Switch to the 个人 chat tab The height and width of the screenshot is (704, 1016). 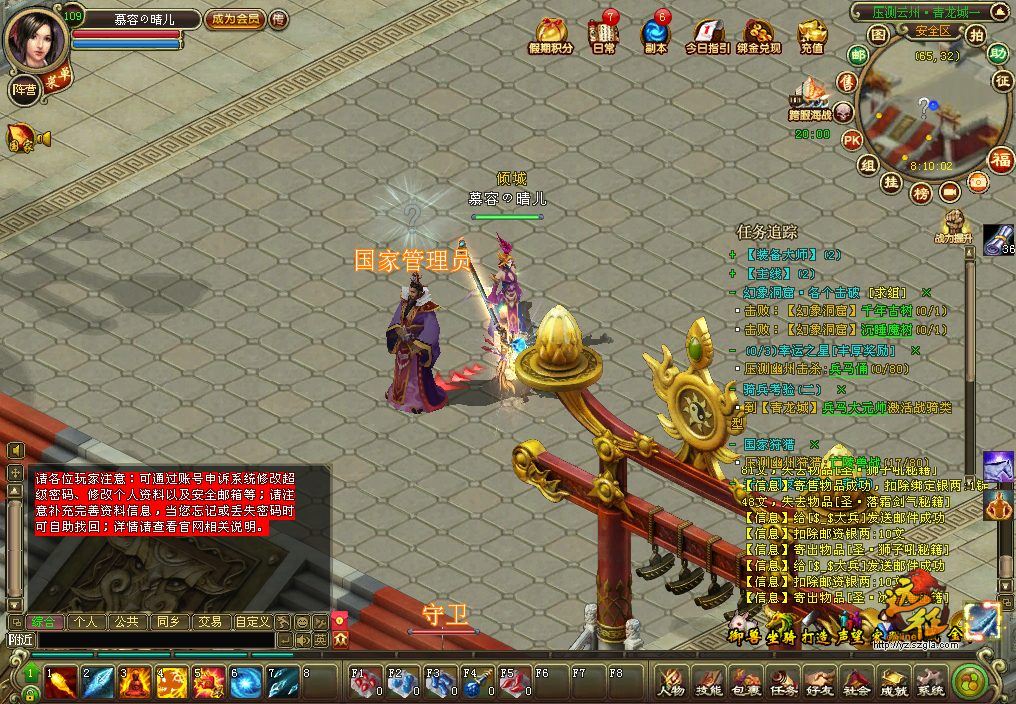click(86, 621)
